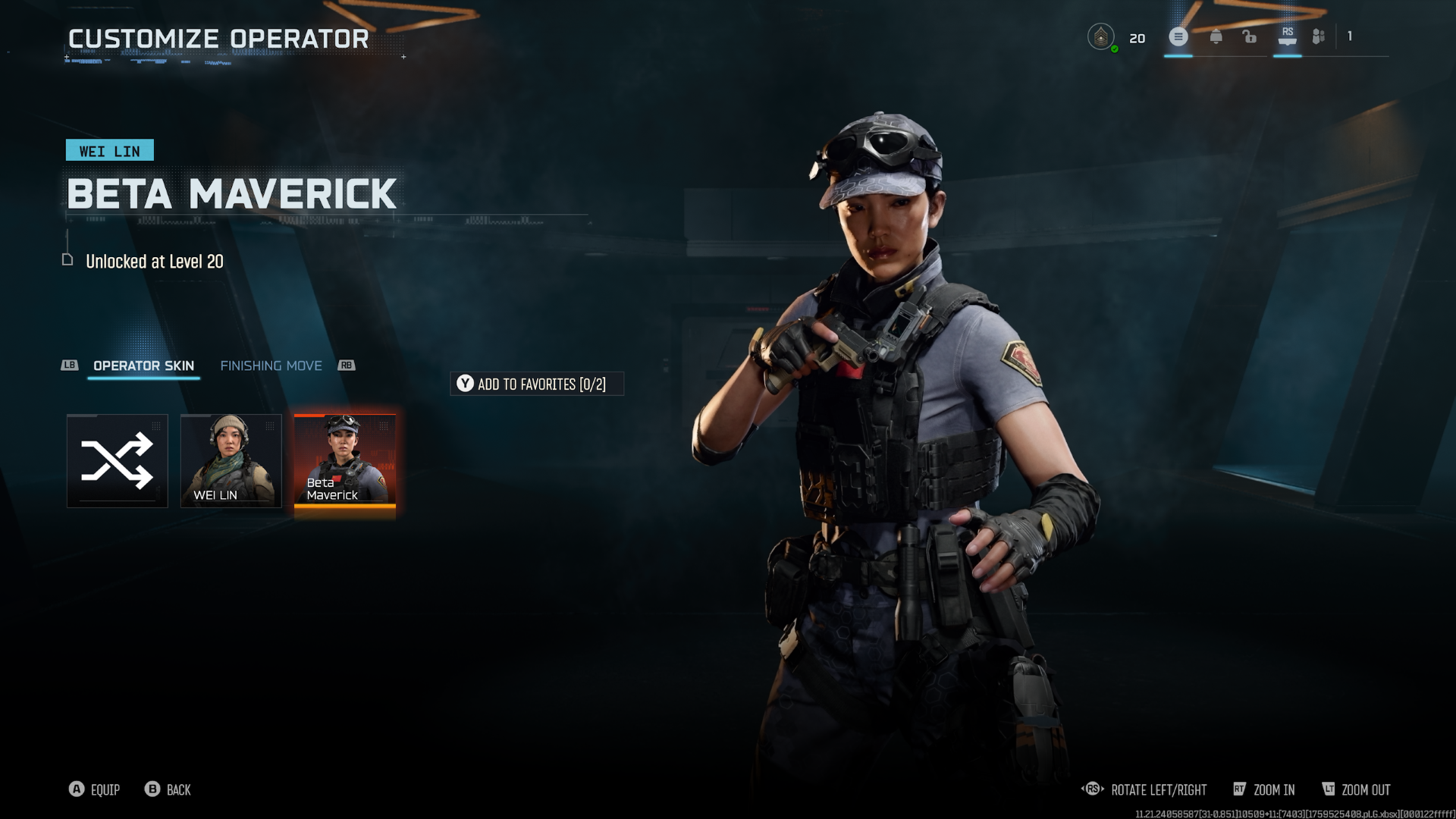The height and width of the screenshot is (819, 1456).
Task: Select the Operator Skin tab
Action: point(143,366)
